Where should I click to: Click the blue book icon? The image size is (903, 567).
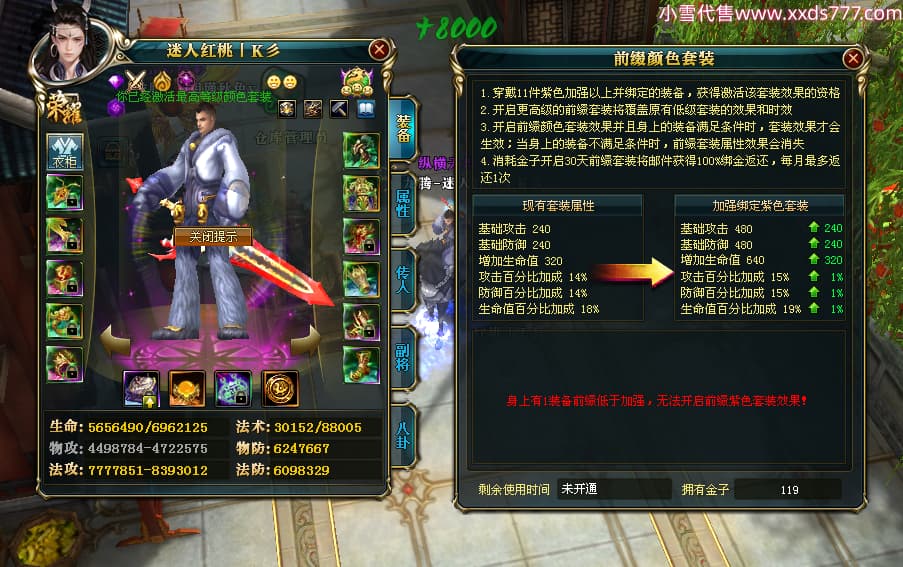[365, 108]
